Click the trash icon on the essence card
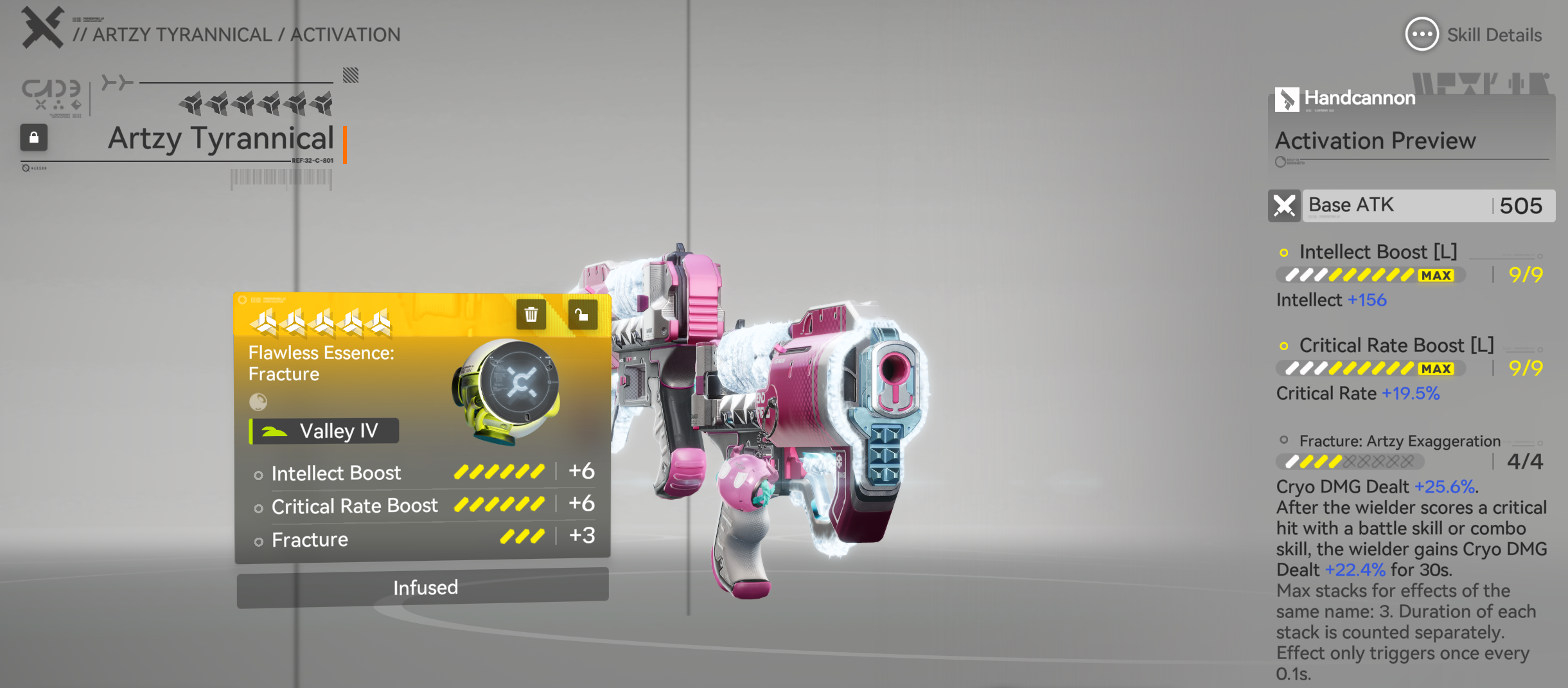This screenshot has width=1568, height=688. coord(531,314)
